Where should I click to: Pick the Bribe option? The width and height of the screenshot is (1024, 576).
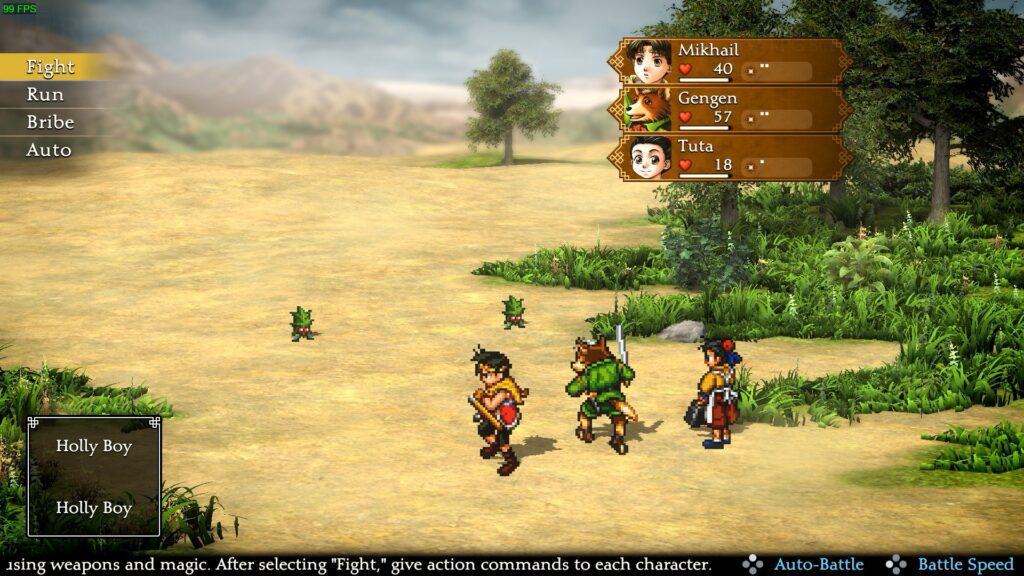[x=50, y=122]
